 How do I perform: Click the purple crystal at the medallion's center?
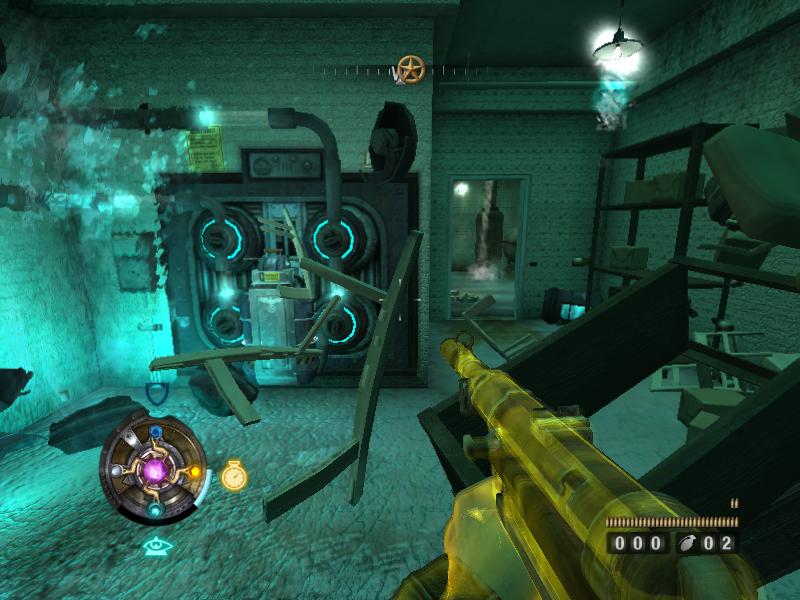[x=155, y=470]
